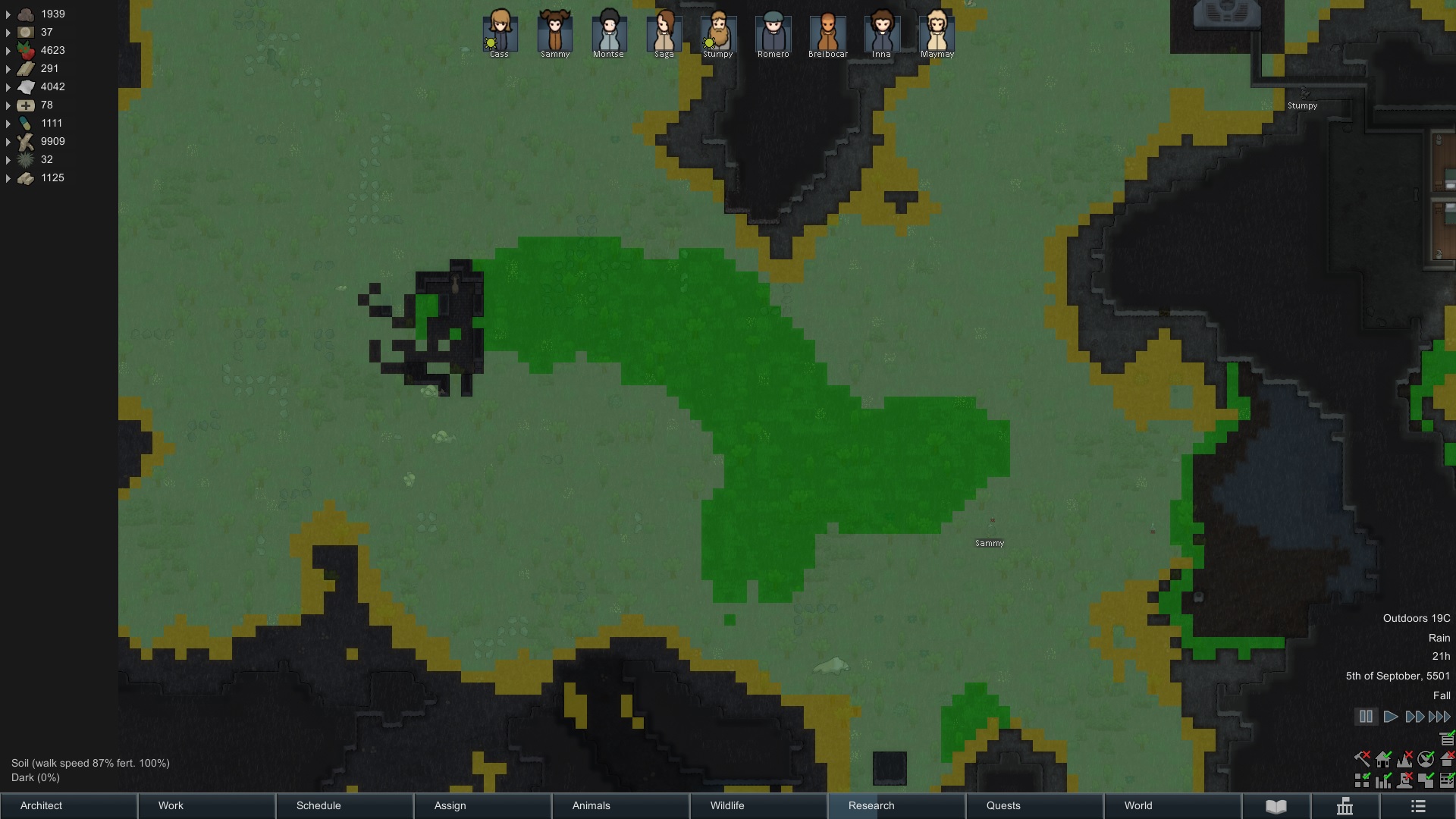This screenshot has width=1456, height=819.
Task: Expand the stone chunks resource entry
Action: (x=8, y=14)
